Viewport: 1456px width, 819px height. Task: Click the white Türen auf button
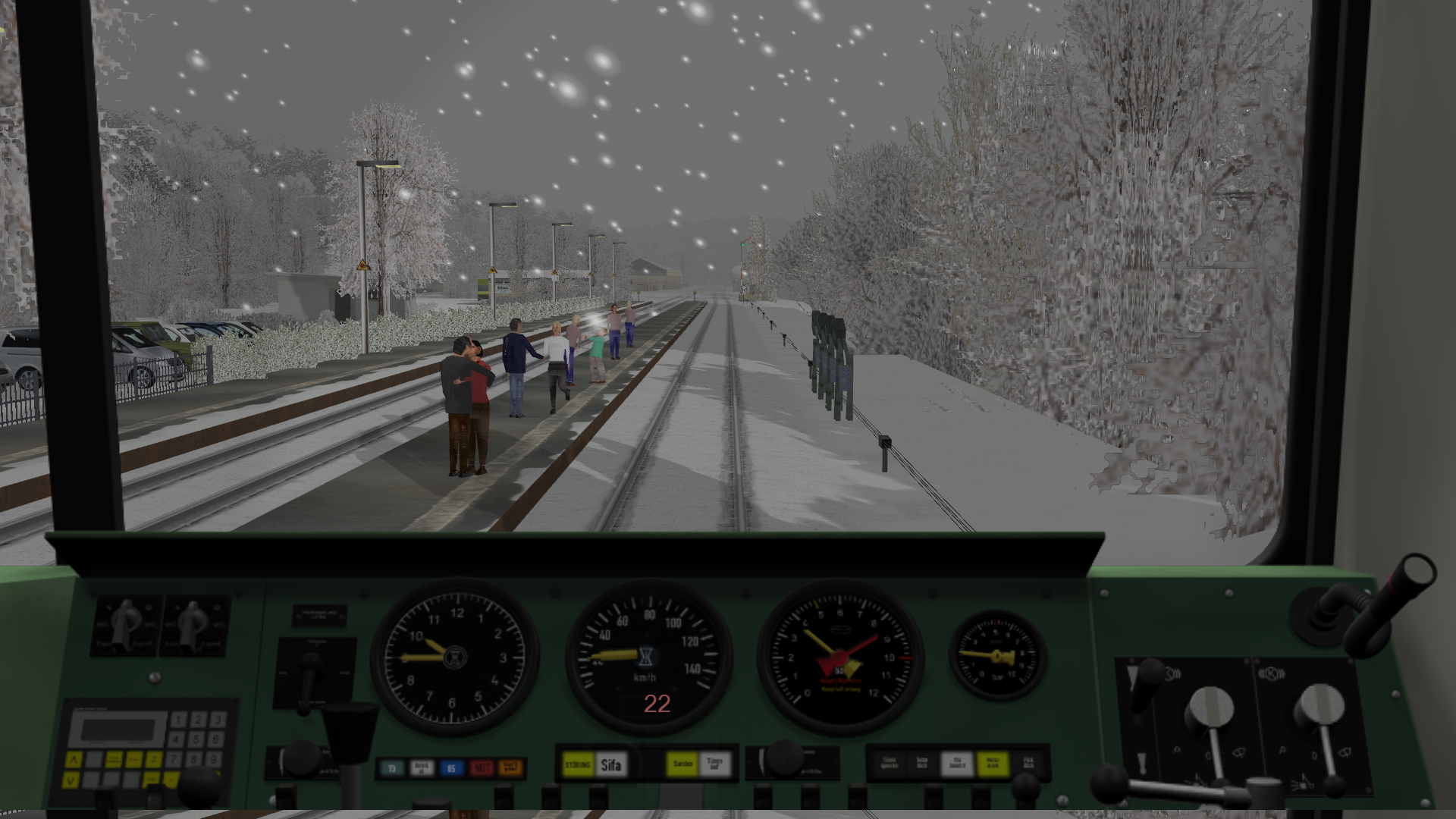tap(715, 764)
